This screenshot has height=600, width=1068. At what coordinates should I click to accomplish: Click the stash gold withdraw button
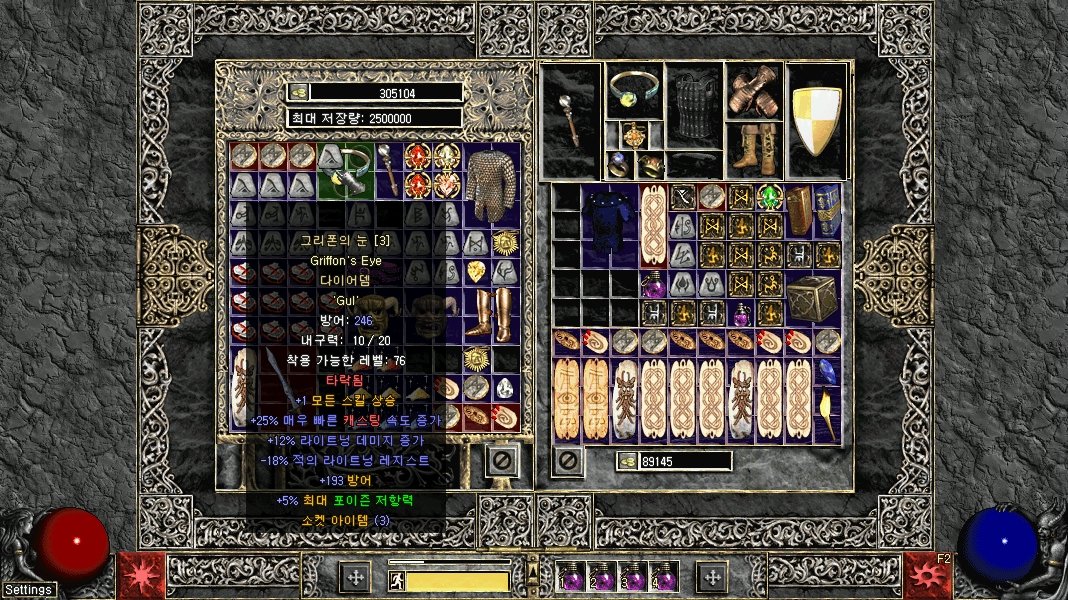298,92
